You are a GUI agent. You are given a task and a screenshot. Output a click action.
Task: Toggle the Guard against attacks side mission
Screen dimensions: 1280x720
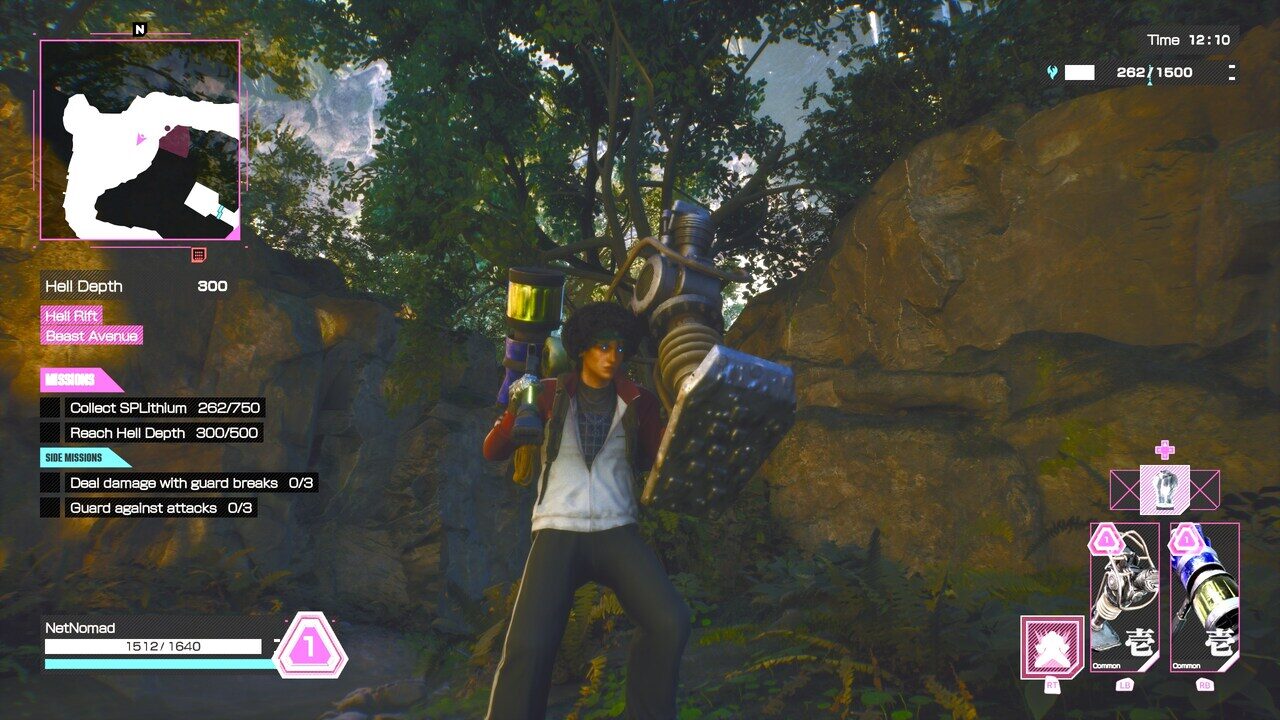(x=50, y=509)
